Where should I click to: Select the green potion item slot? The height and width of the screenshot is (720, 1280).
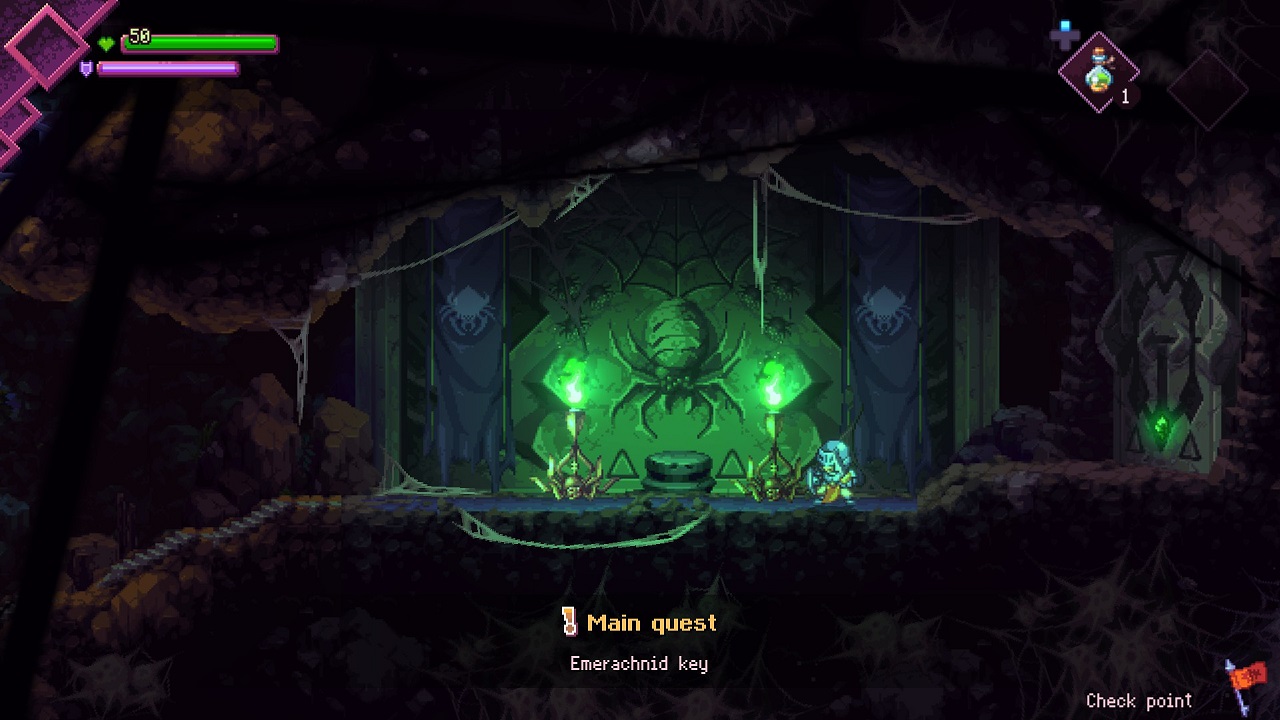1100,73
